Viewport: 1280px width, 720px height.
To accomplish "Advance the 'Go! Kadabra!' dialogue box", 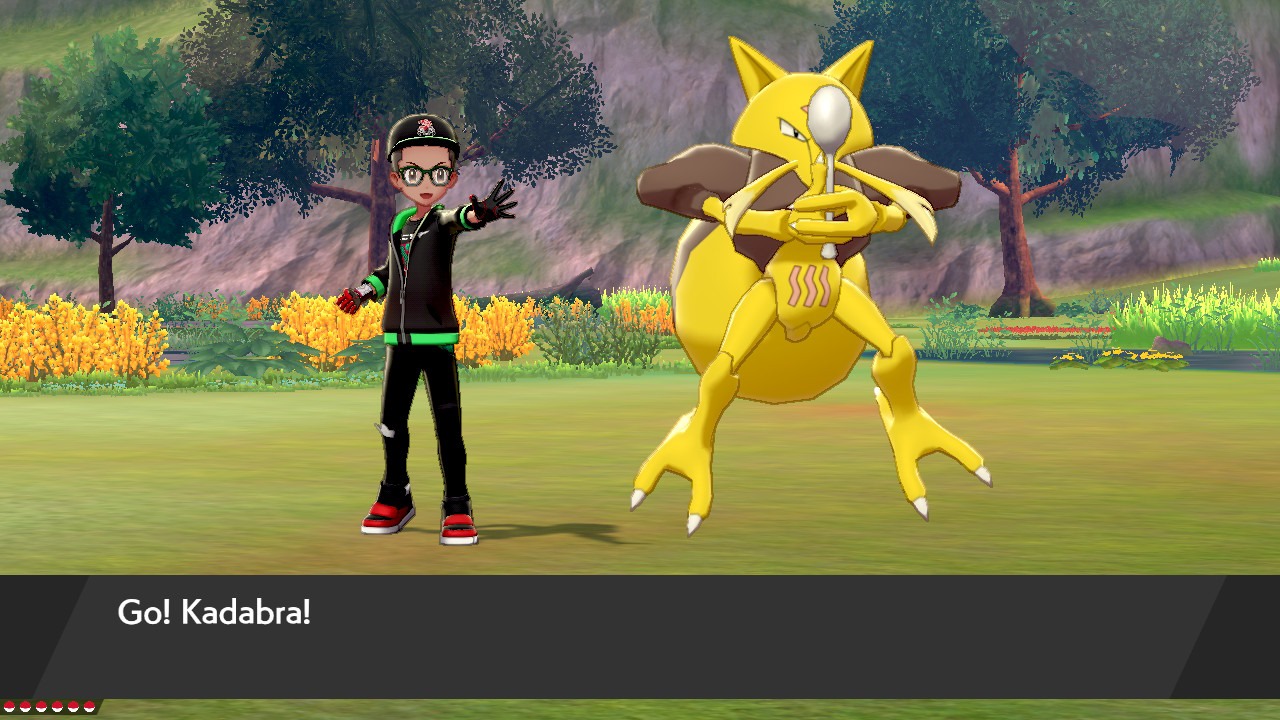I will pos(640,636).
